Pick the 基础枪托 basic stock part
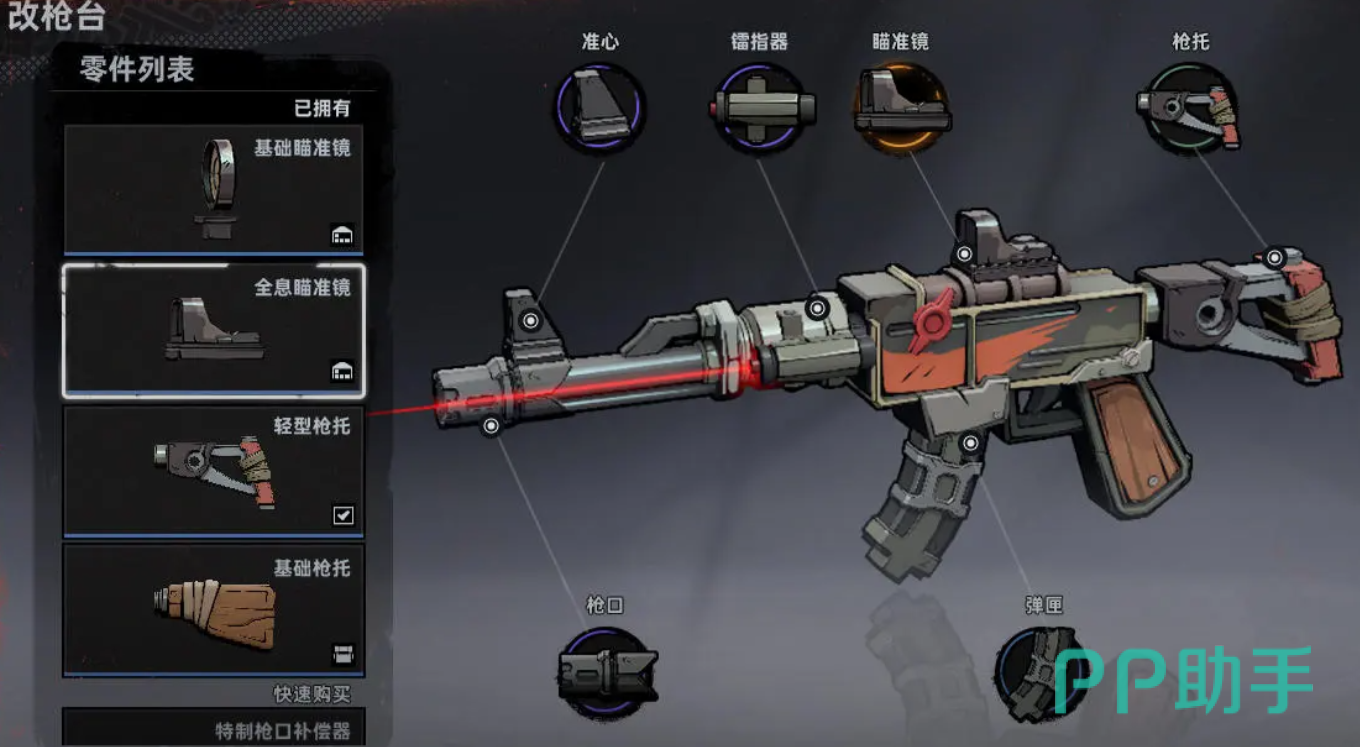 [x=214, y=609]
